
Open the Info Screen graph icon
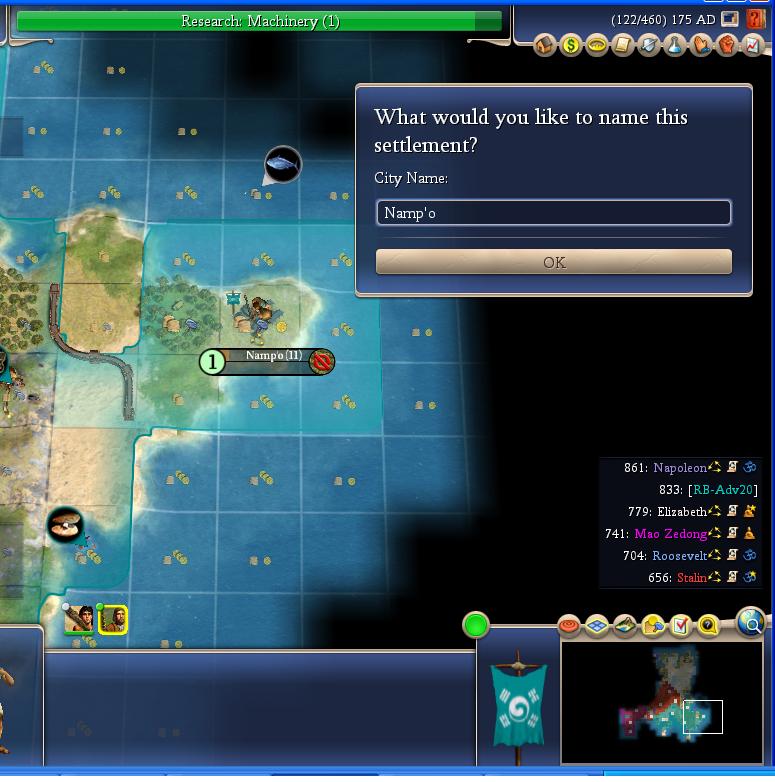click(753, 45)
